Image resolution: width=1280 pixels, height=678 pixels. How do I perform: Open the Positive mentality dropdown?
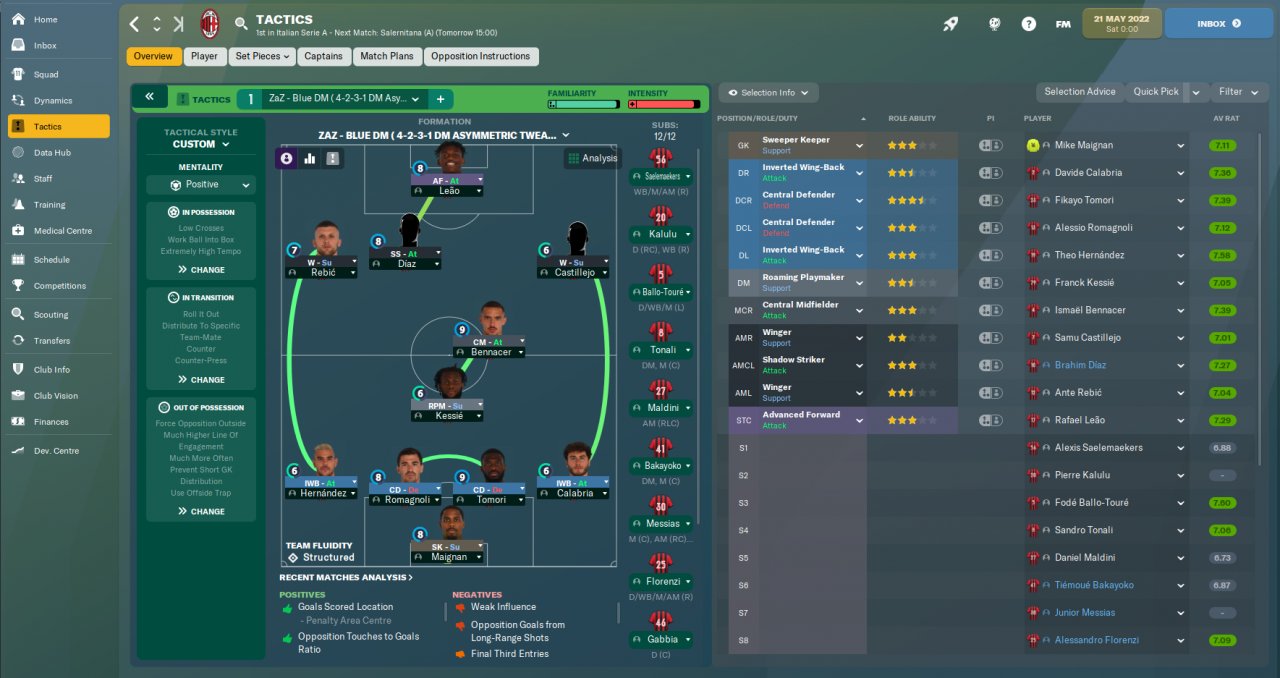point(201,185)
